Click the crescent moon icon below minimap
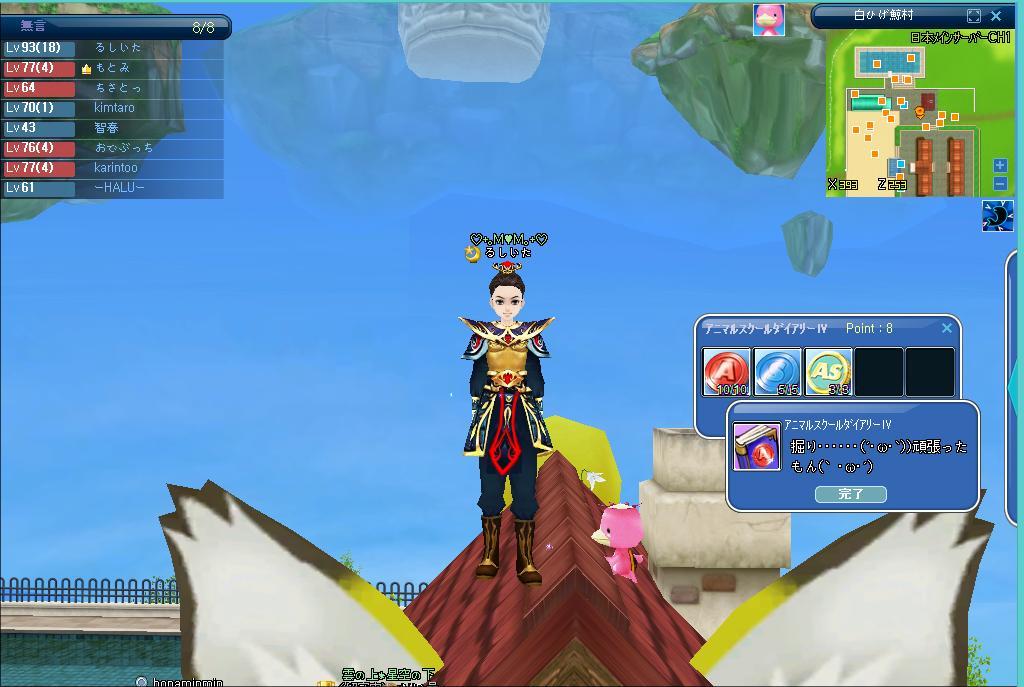The image size is (1024, 687). (997, 215)
